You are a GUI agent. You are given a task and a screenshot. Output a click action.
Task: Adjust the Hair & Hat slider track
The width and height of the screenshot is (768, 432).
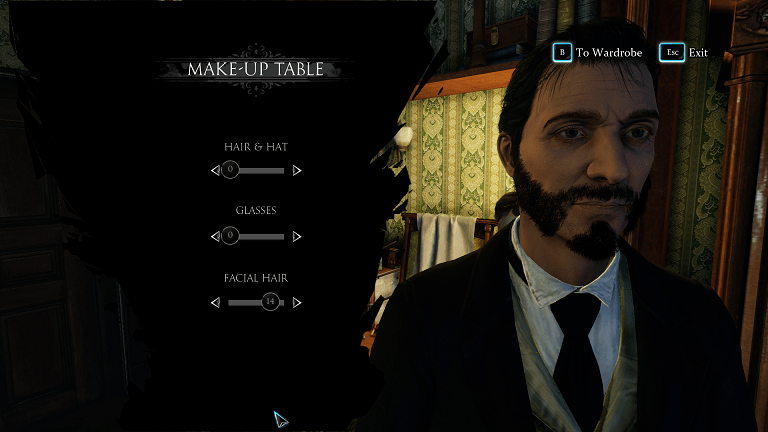pos(256,171)
